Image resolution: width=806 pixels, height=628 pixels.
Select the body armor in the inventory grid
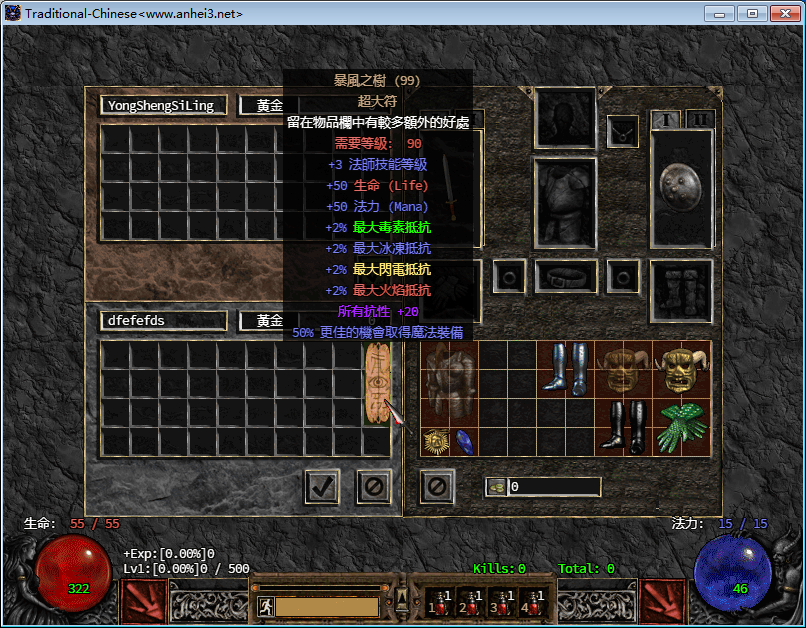point(450,385)
